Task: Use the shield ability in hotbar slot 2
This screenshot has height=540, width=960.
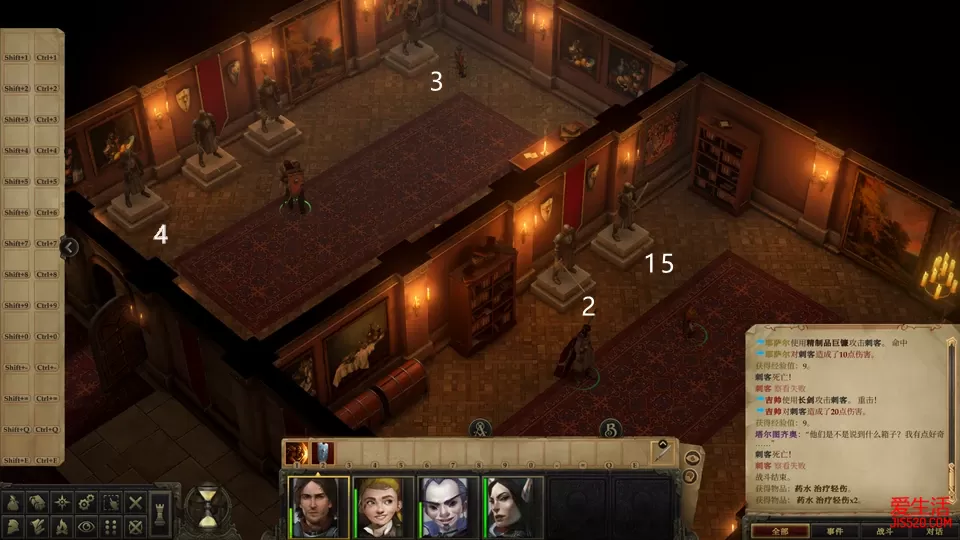Action: (322, 453)
